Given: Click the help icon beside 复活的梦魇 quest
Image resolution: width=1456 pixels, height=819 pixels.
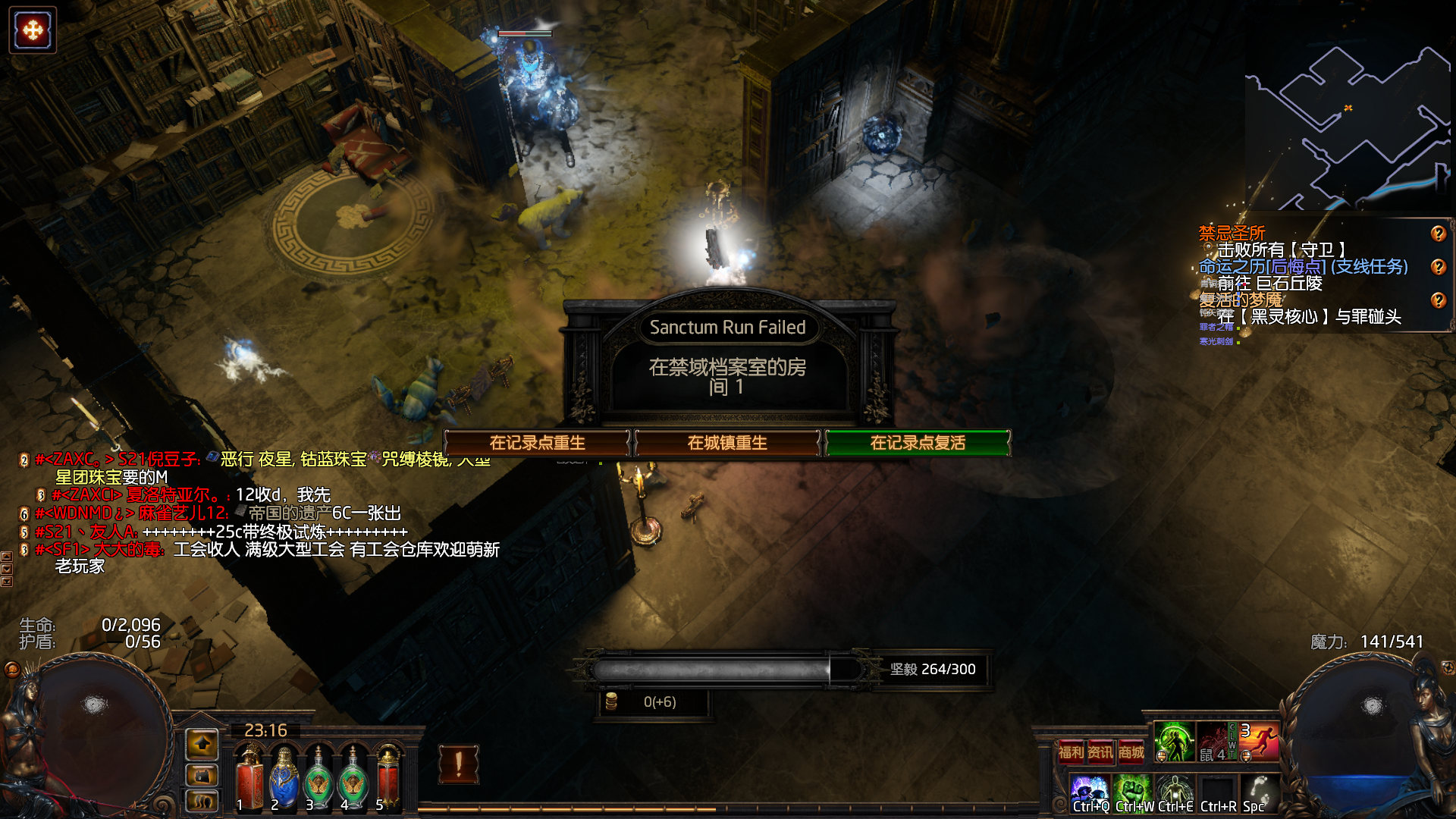Looking at the screenshot, I should (x=1438, y=300).
